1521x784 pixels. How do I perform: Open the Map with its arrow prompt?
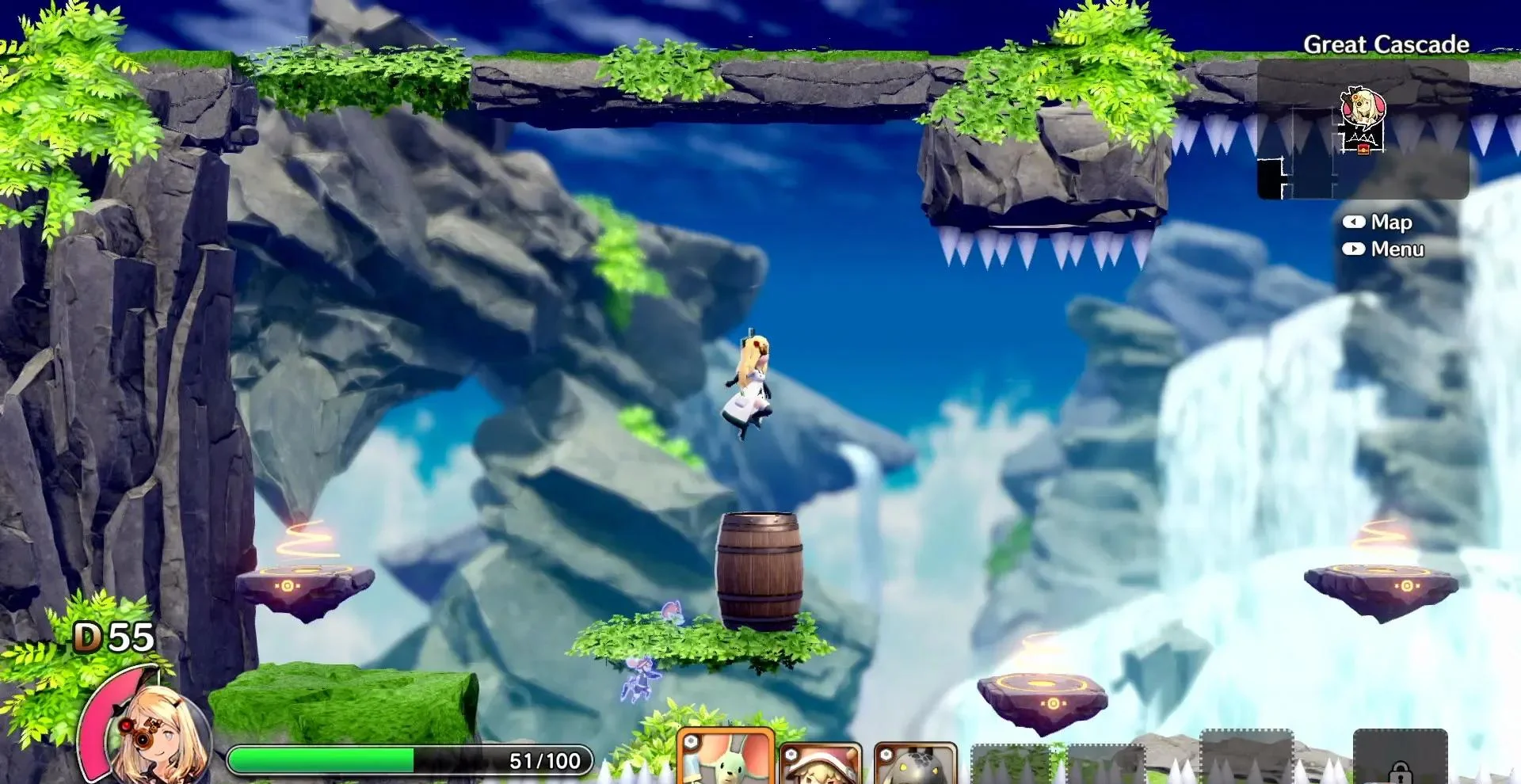pos(1355,223)
